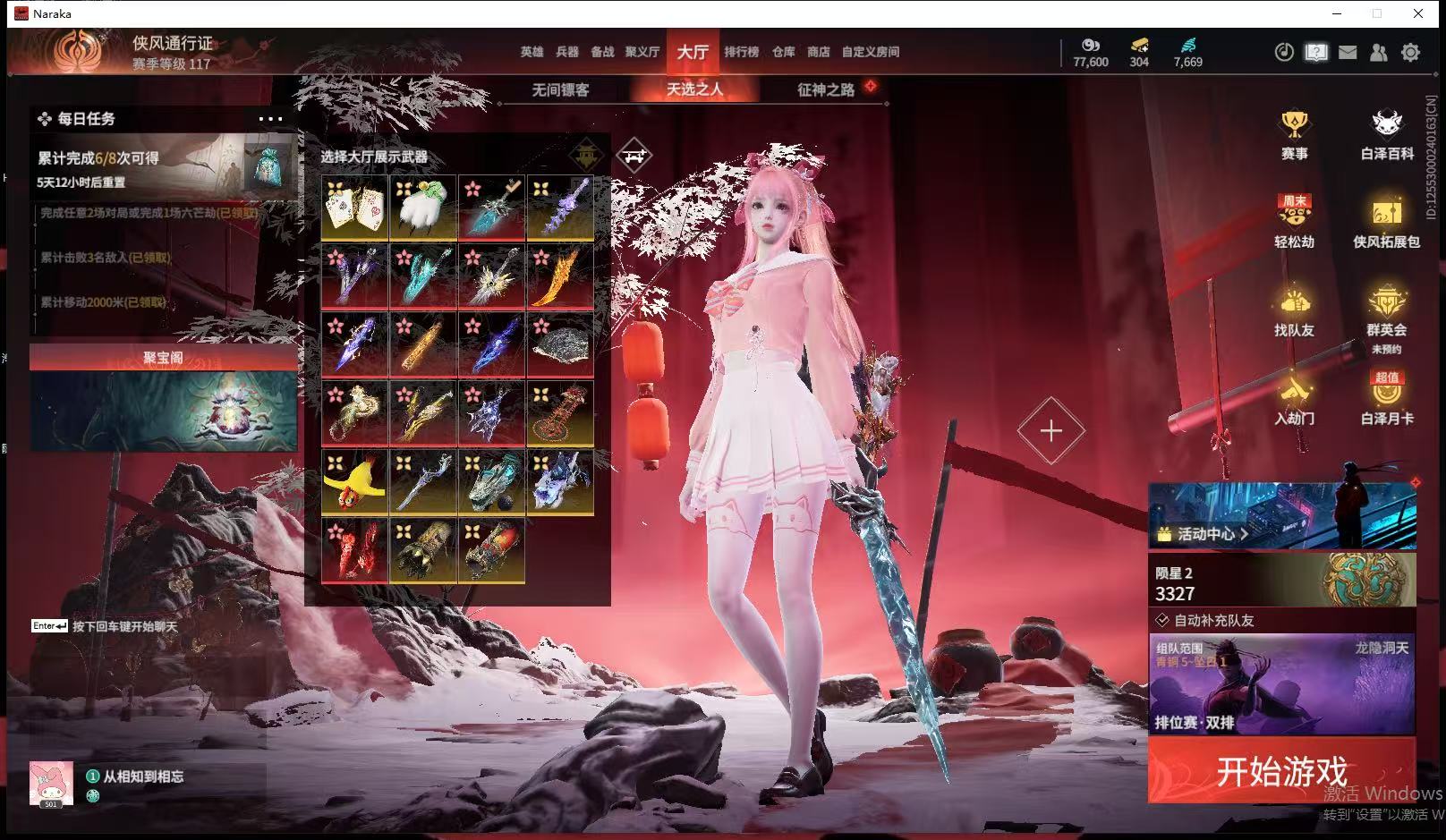Choose the white cat paw weapon
The width and height of the screenshot is (1446, 840).
[x=423, y=208]
